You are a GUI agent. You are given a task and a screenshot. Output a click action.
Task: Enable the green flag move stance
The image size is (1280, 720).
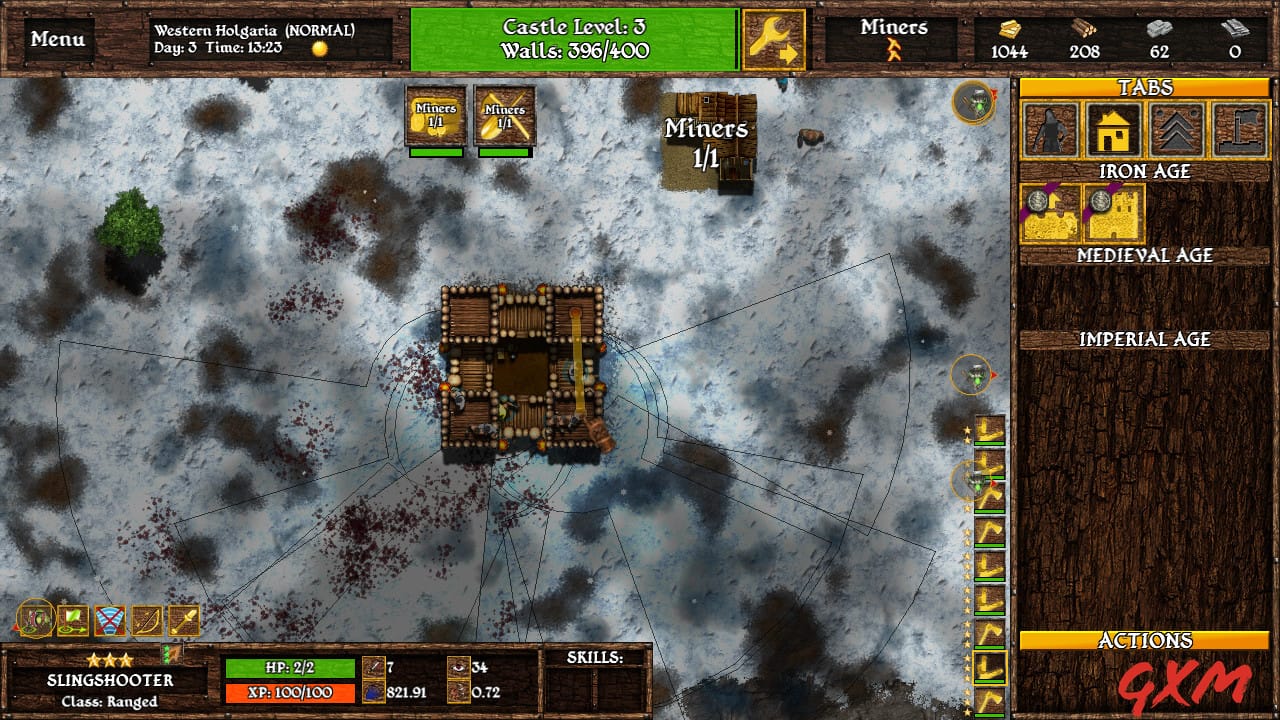click(x=70, y=622)
